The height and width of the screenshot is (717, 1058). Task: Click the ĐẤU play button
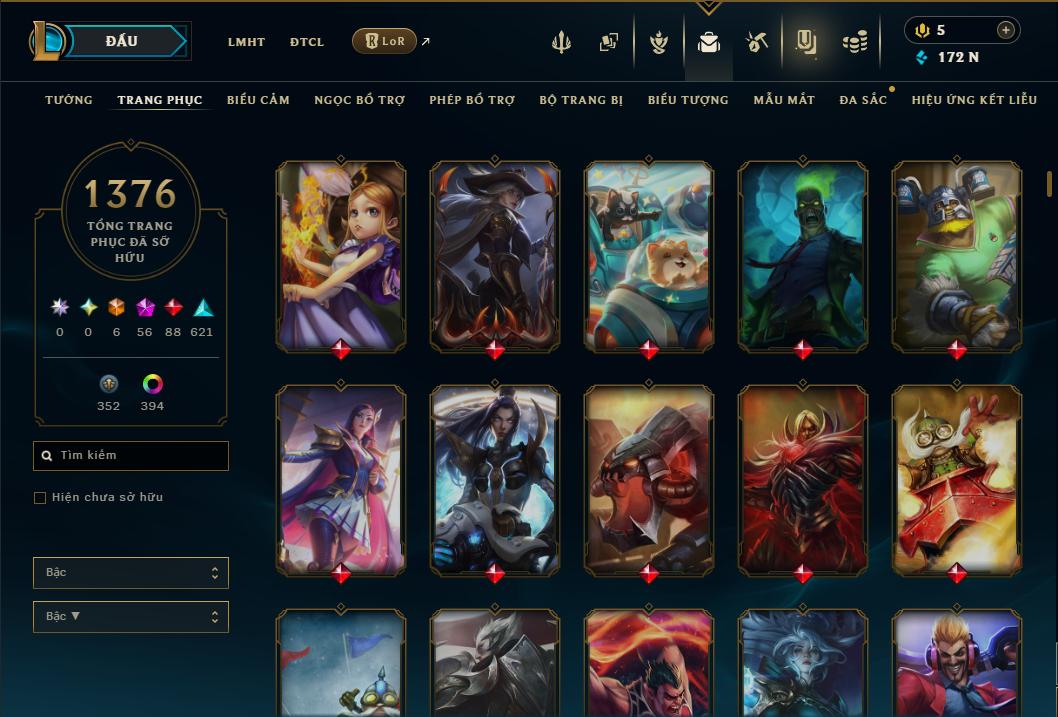tap(122, 41)
